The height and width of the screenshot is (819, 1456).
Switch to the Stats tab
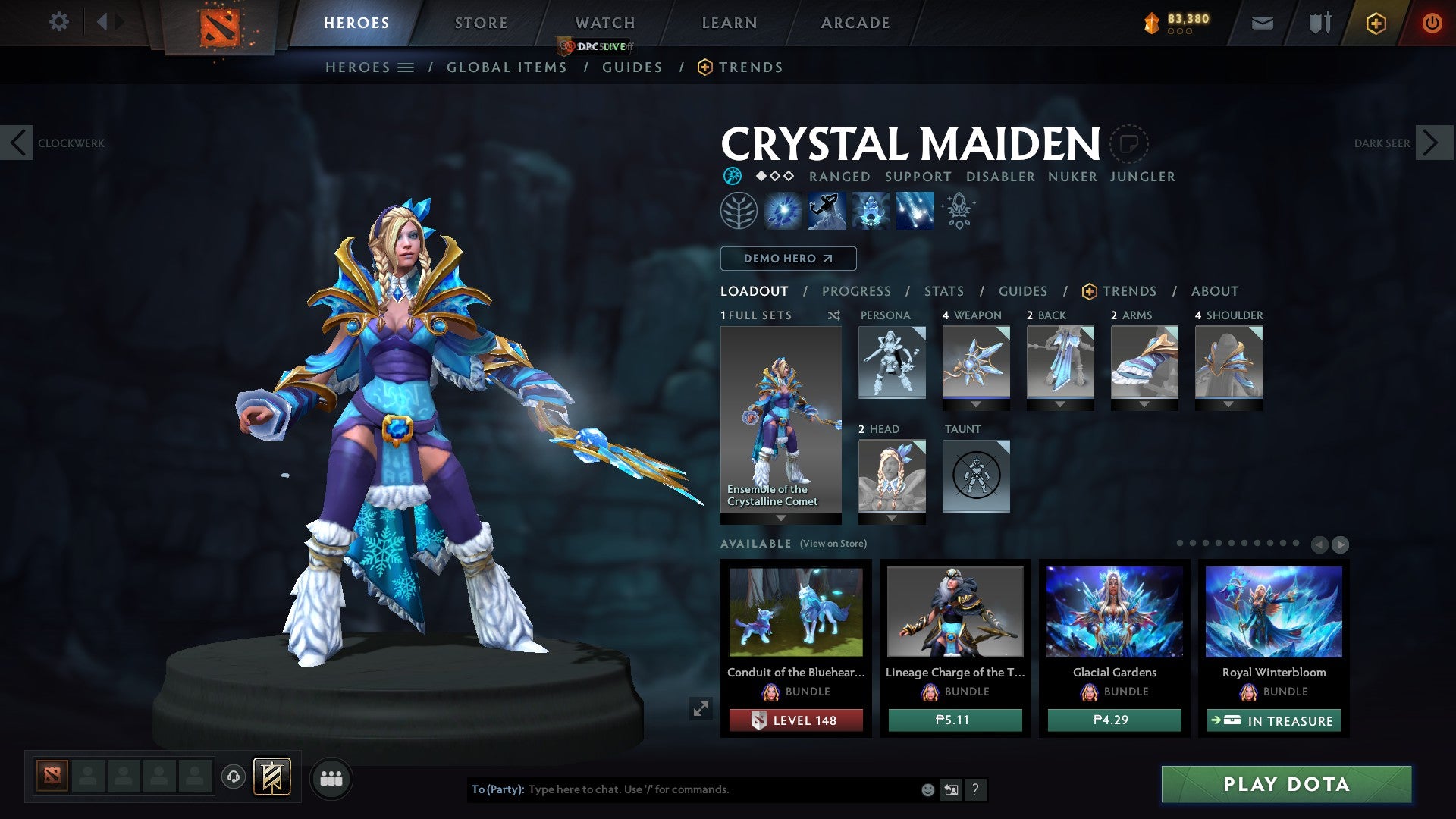[943, 291]
